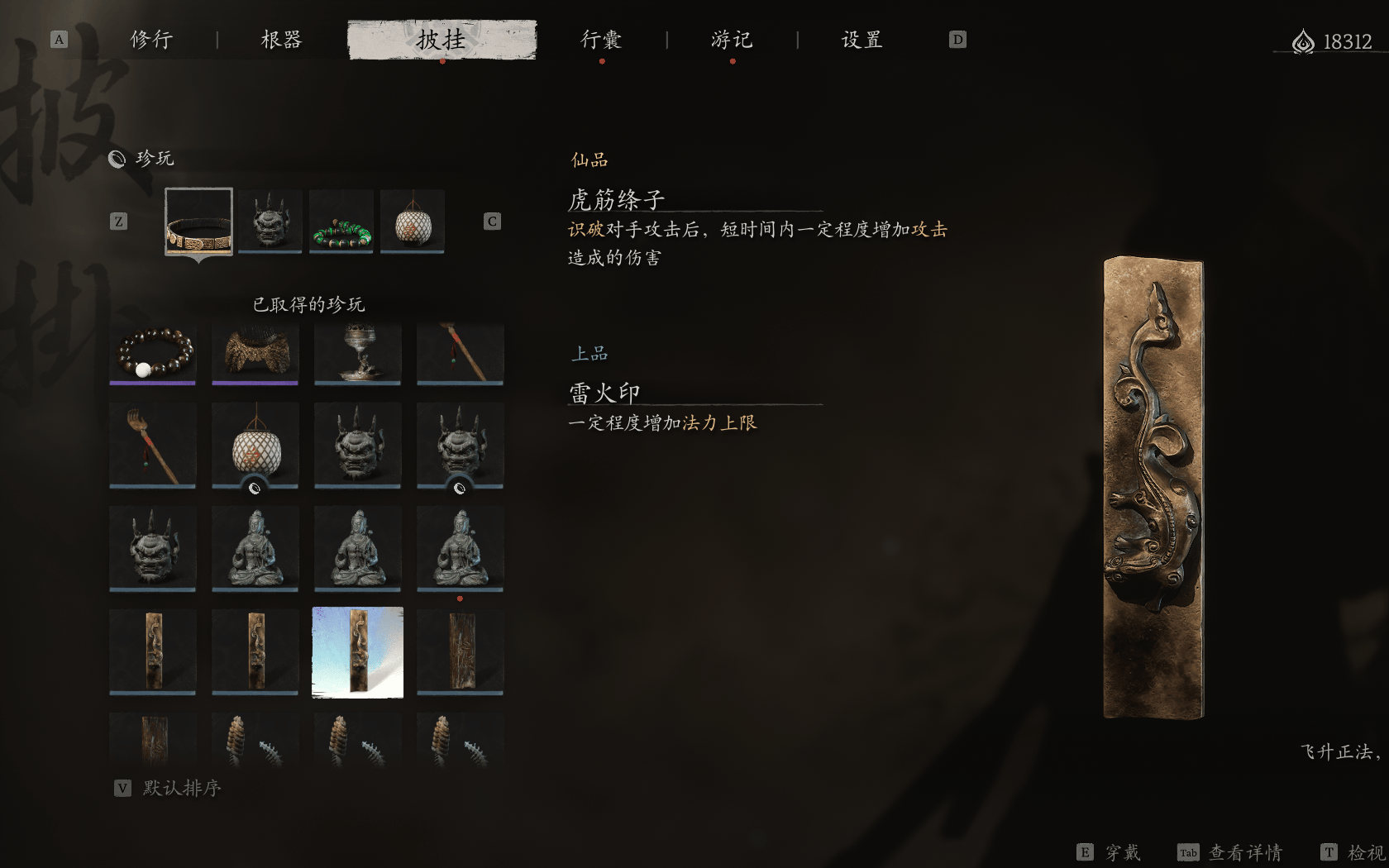Open the 游记 journal tab
This screenshot has height=868, width=1389.
(731, 39)
